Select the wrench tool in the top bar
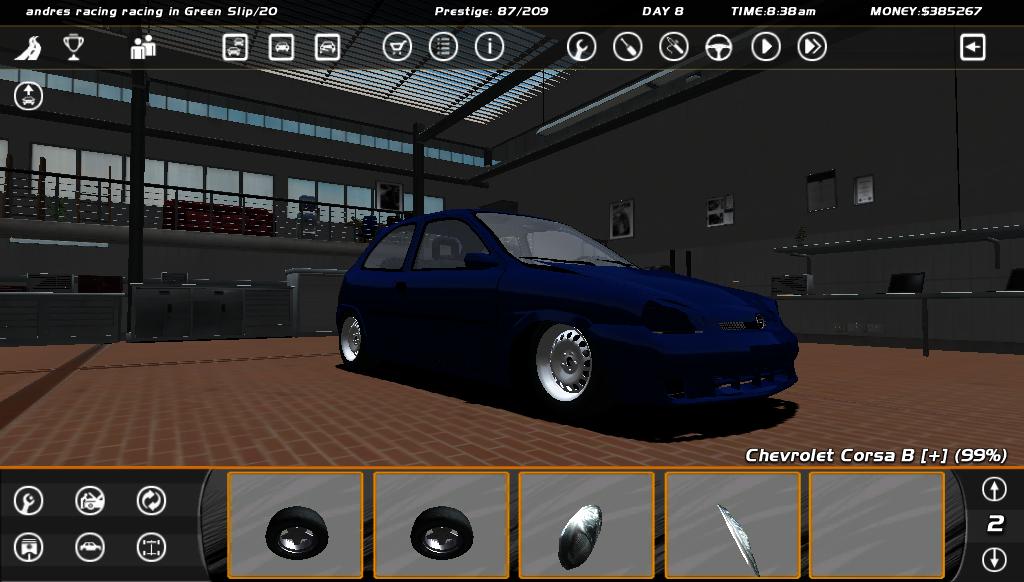Viewport: 1024px width, 582px height. [581, 47]
